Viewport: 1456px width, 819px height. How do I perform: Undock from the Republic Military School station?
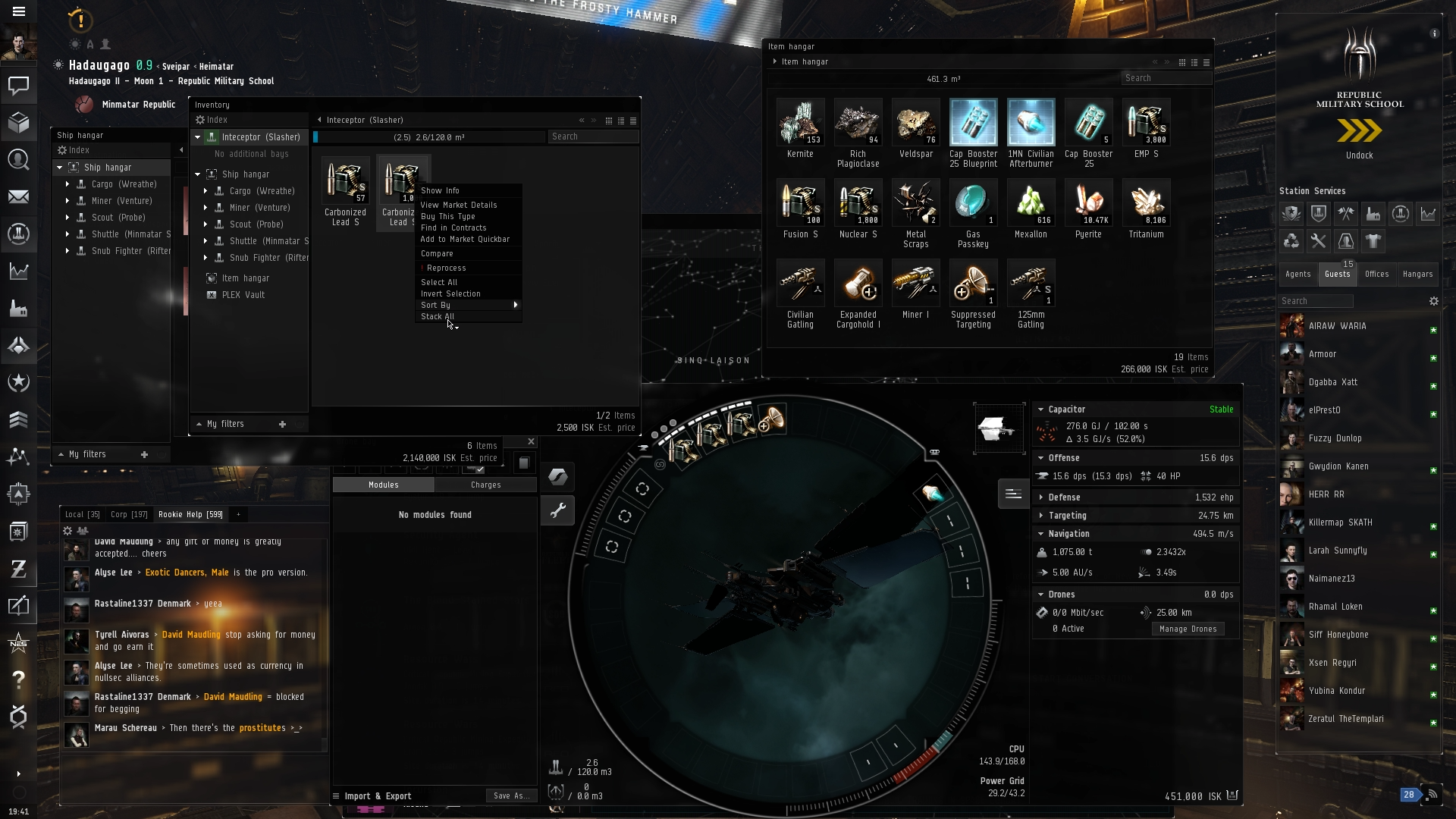[x=1359, y=136]
